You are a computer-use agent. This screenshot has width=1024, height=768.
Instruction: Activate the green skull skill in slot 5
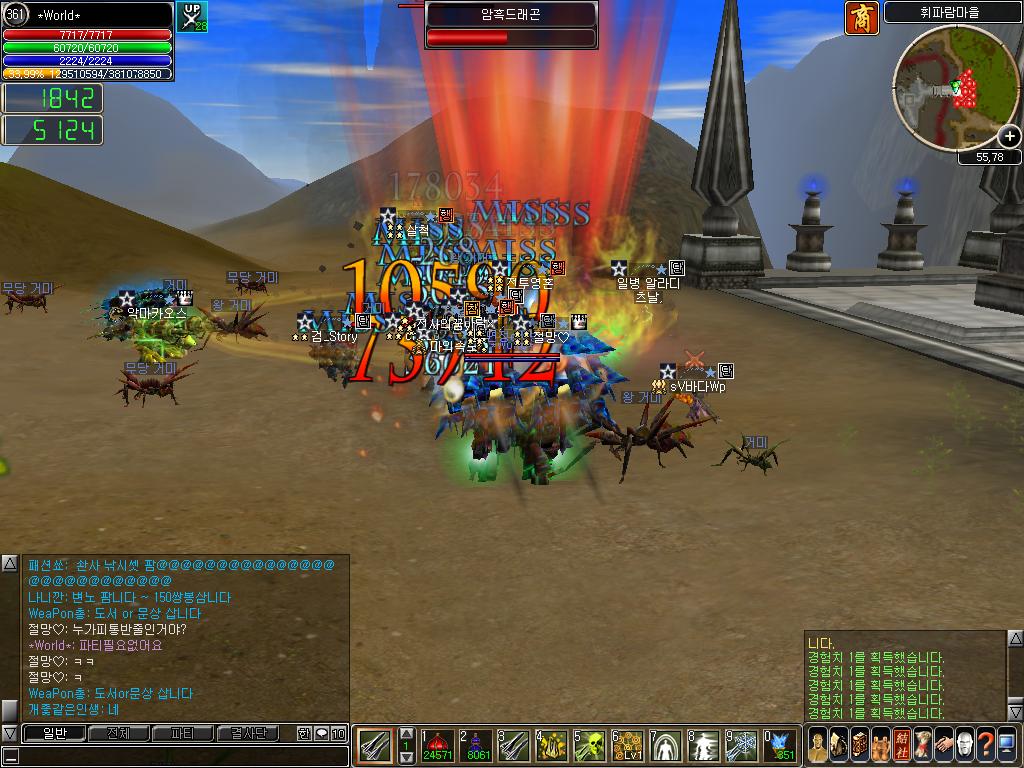(x=590, y=745)
